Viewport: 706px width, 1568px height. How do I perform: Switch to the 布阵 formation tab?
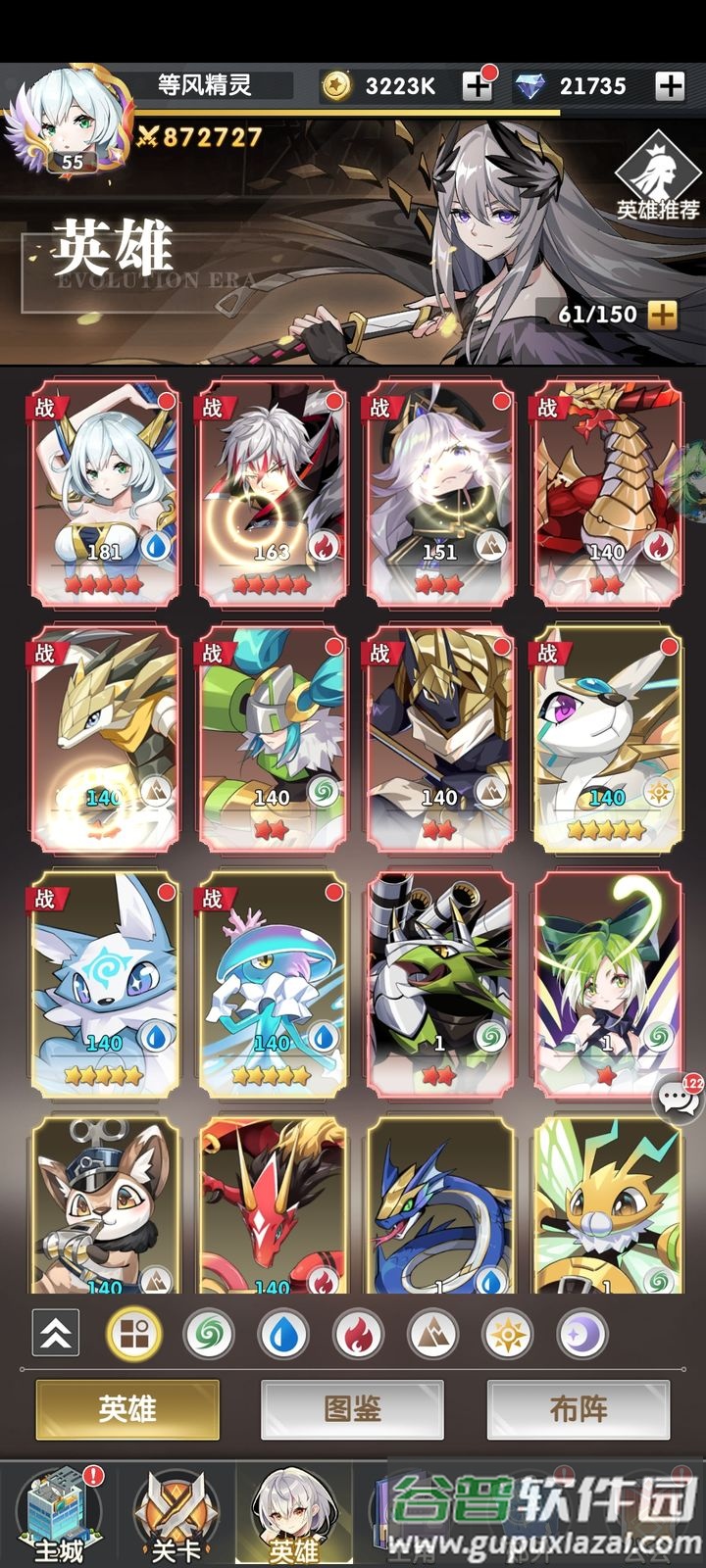coord(579,1409)
